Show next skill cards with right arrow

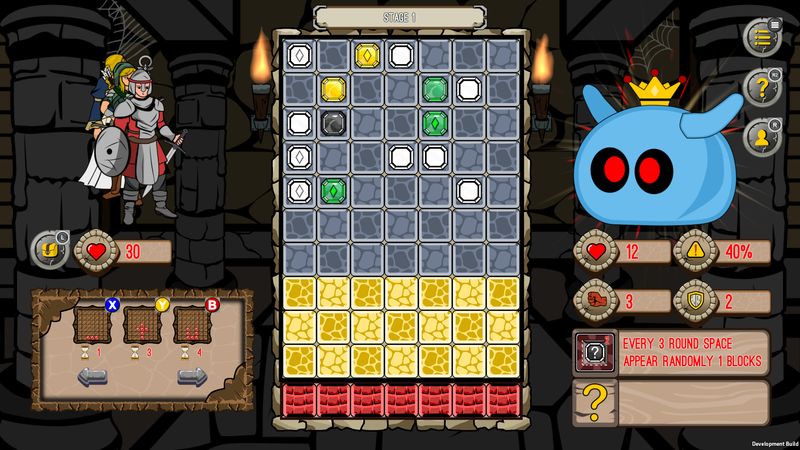point(191,378)
